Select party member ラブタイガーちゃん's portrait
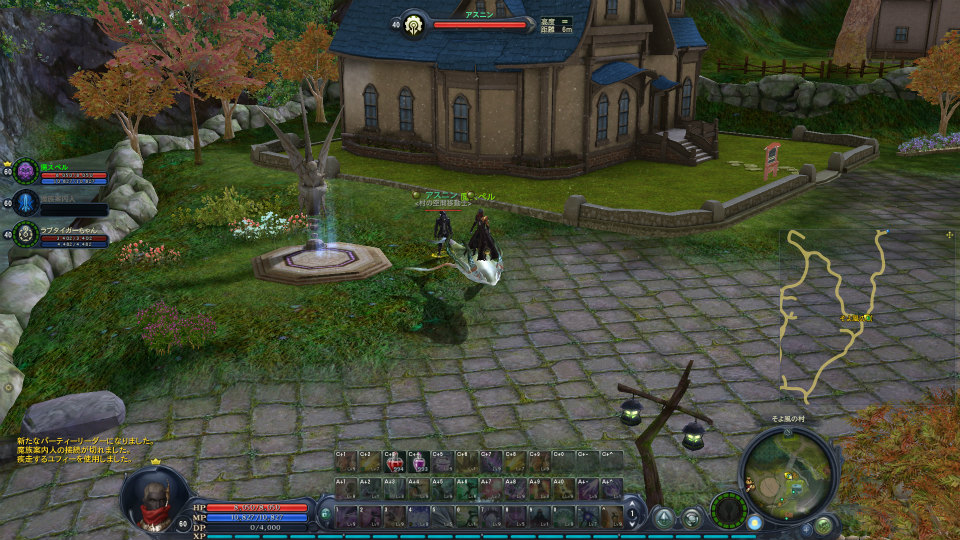This screenshot has width=960, height=540. click(x=26, y=234)
